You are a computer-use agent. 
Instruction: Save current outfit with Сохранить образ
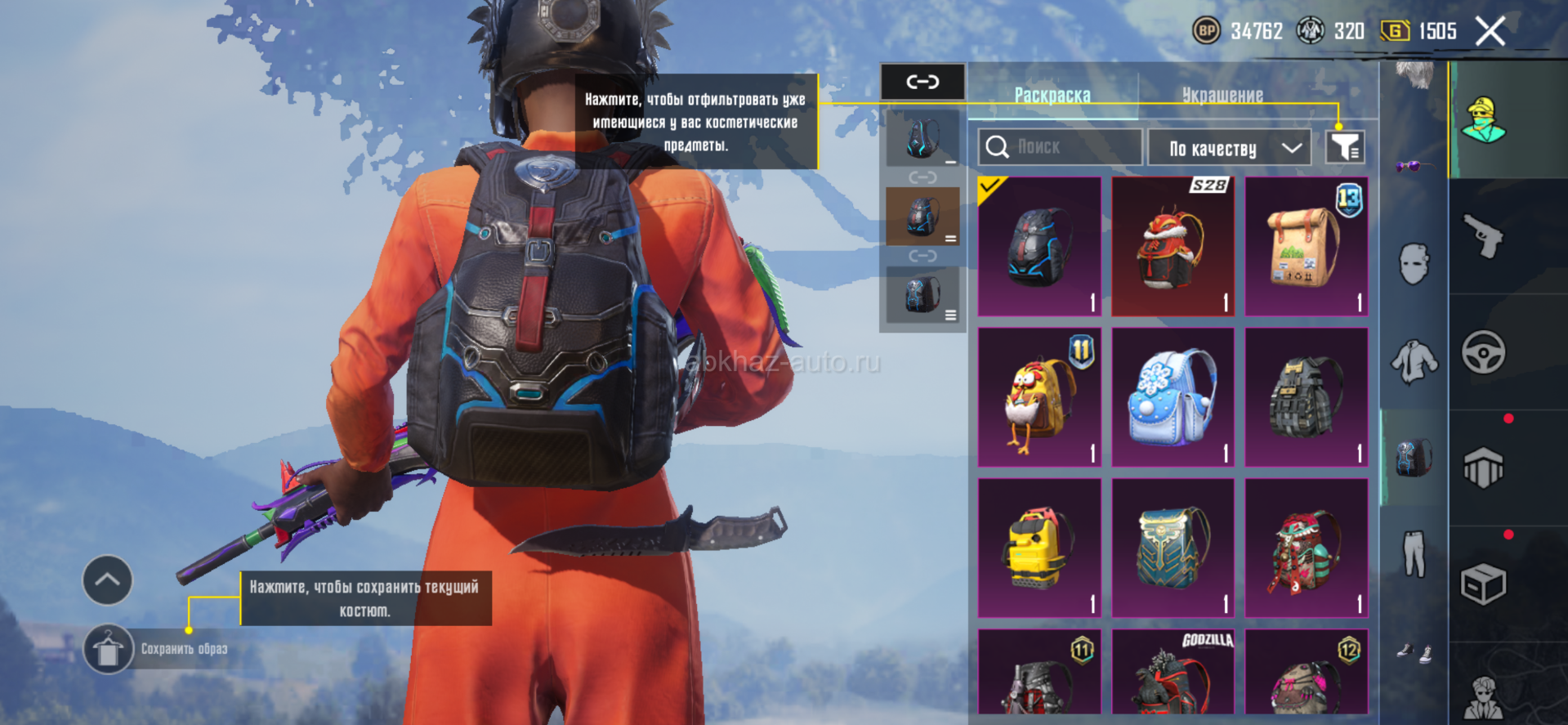coord(108,650)
